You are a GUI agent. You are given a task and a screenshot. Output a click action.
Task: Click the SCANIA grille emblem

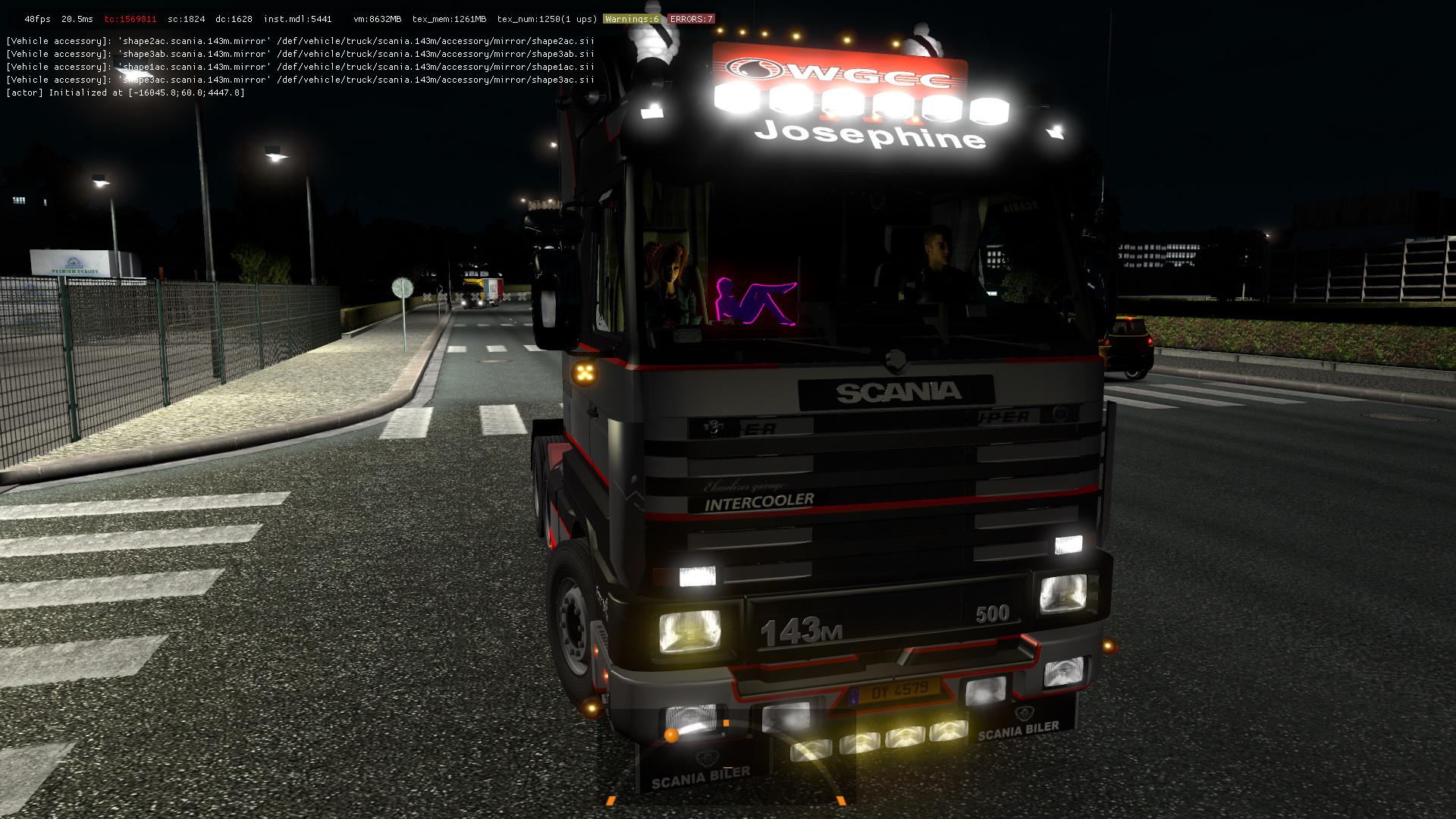(895, 360)
